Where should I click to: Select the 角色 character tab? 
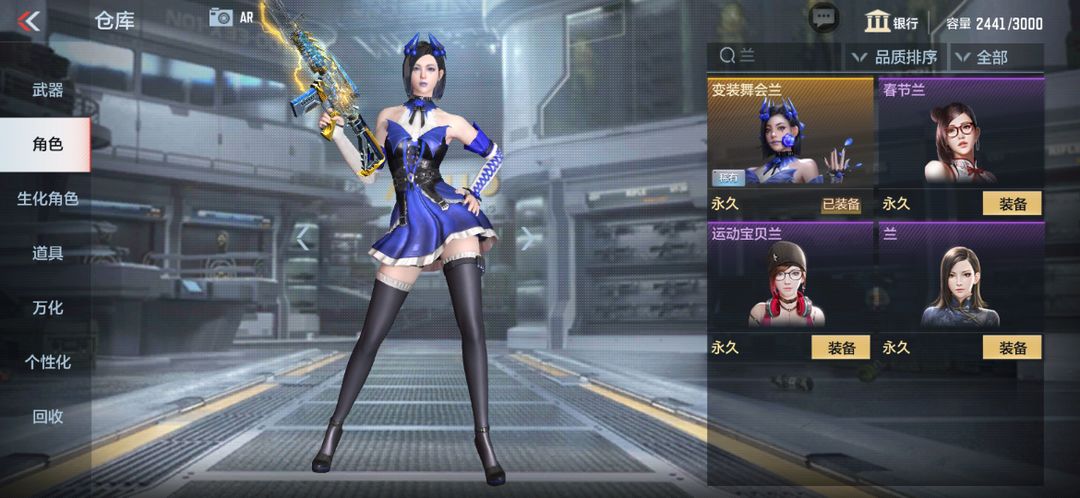pos(47,144)
